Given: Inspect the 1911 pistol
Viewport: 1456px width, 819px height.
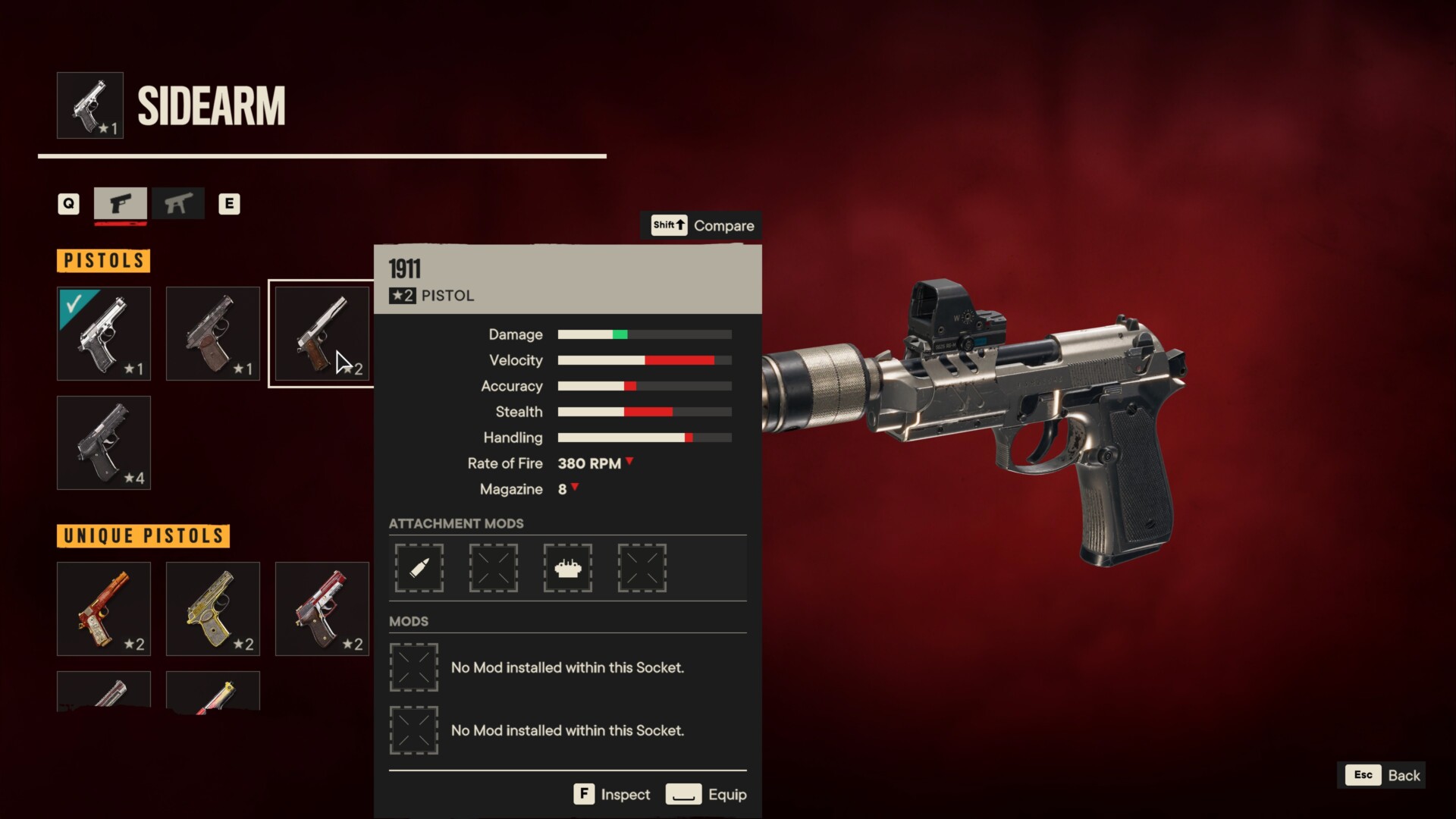Looking at the screenshot, I should (612, 794).
